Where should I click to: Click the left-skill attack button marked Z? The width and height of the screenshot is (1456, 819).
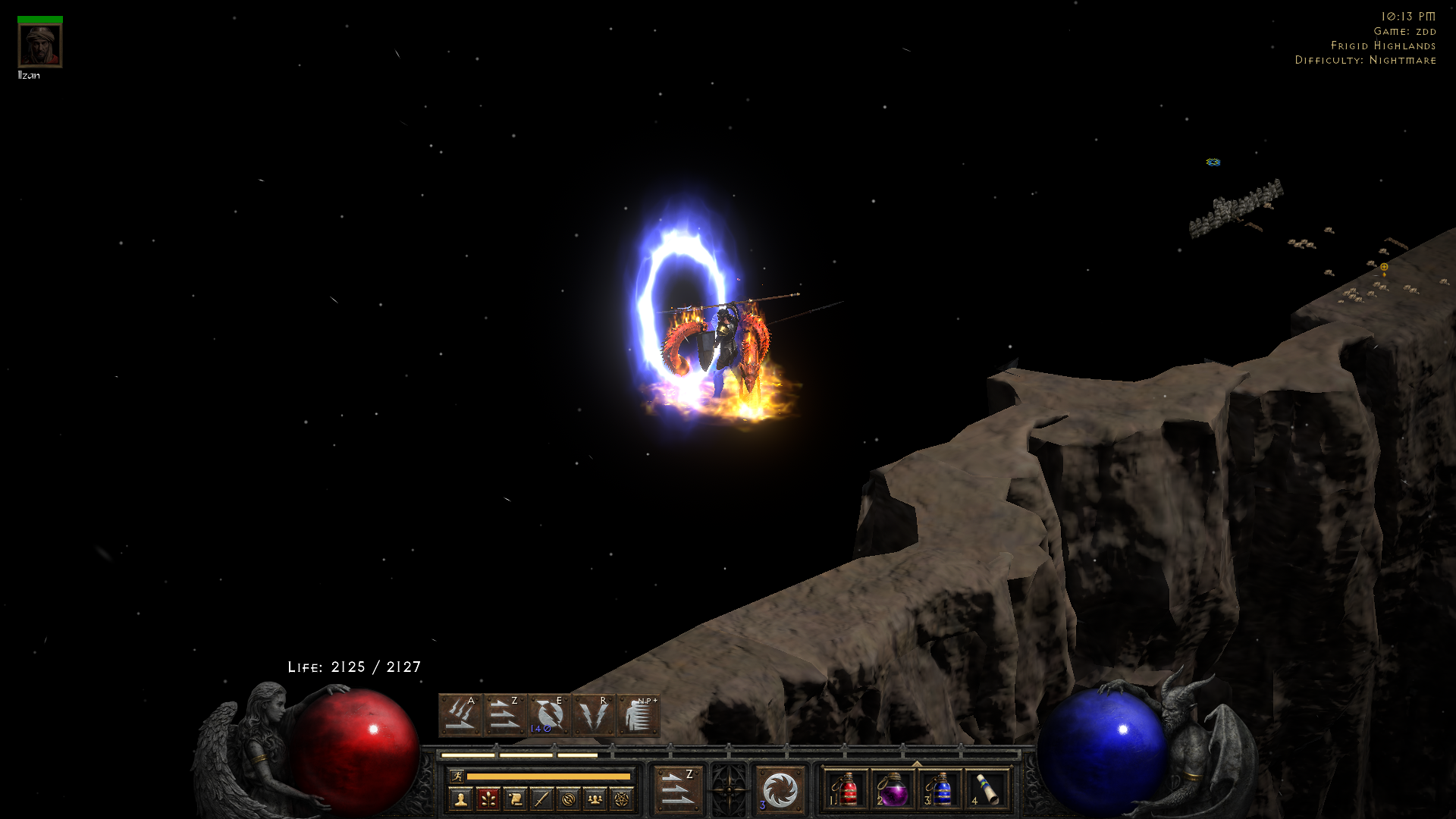[x=679, y=789]
